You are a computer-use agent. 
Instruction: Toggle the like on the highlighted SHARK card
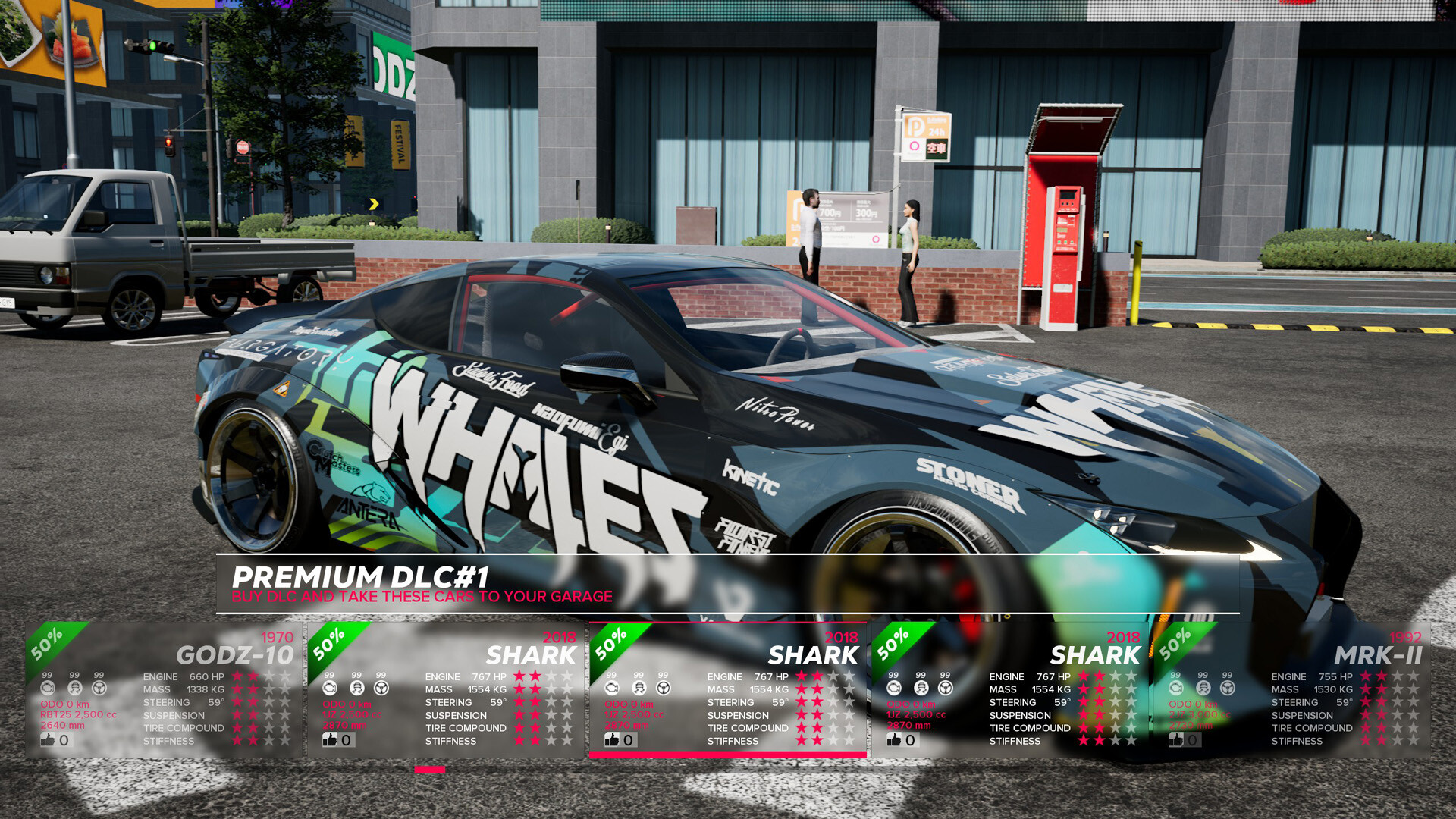point(612,739)
